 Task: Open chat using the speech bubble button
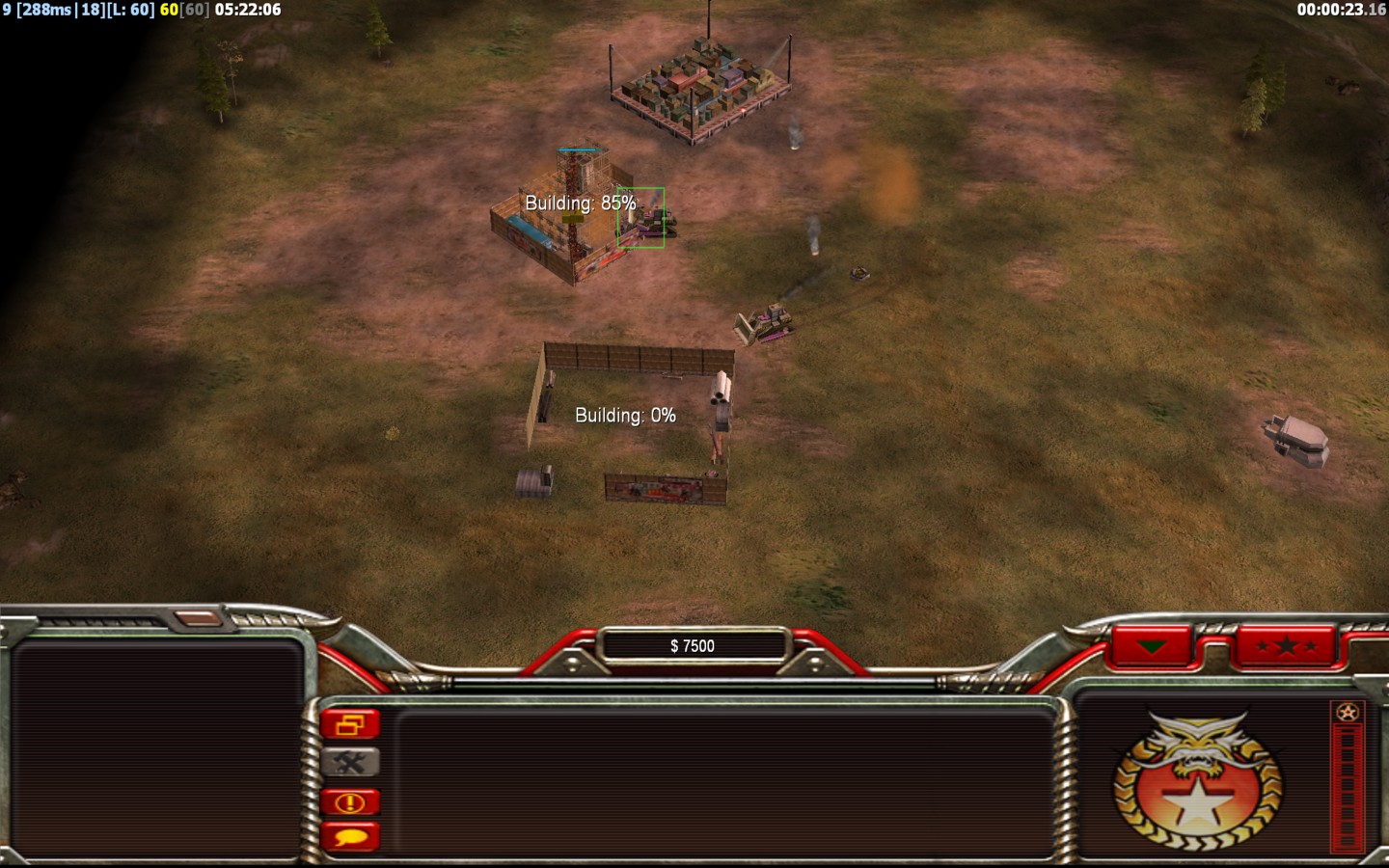click(x=350, y=837)
